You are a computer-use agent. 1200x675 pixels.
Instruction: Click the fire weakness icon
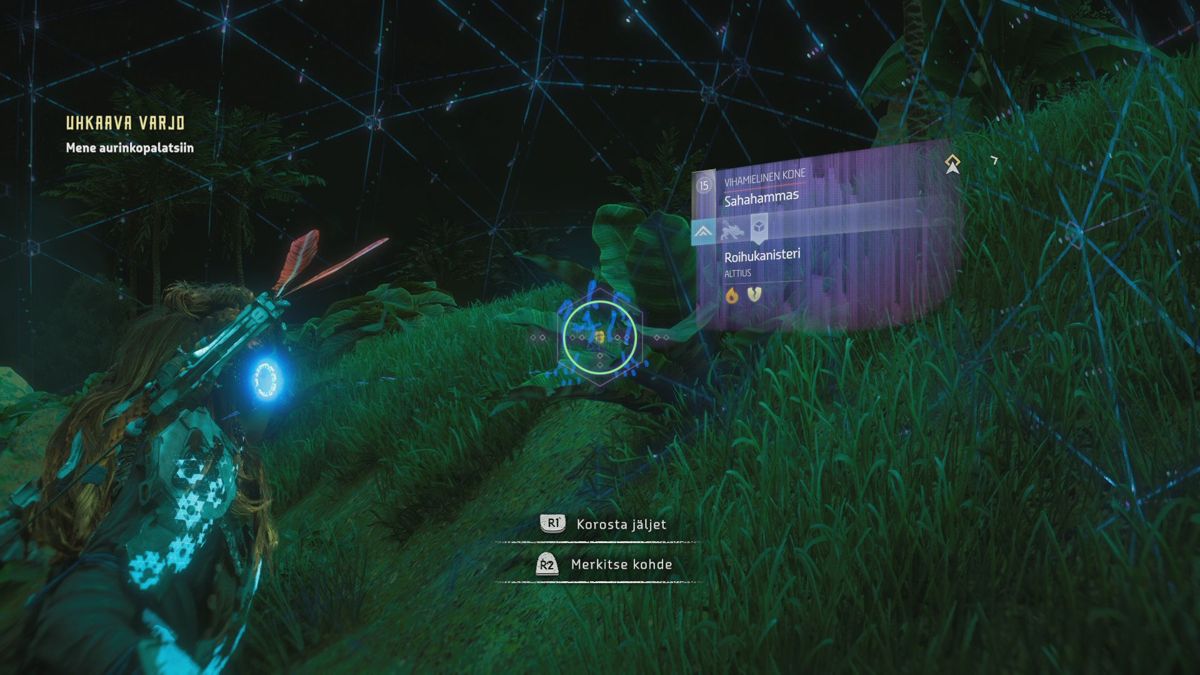click(732, 295)
